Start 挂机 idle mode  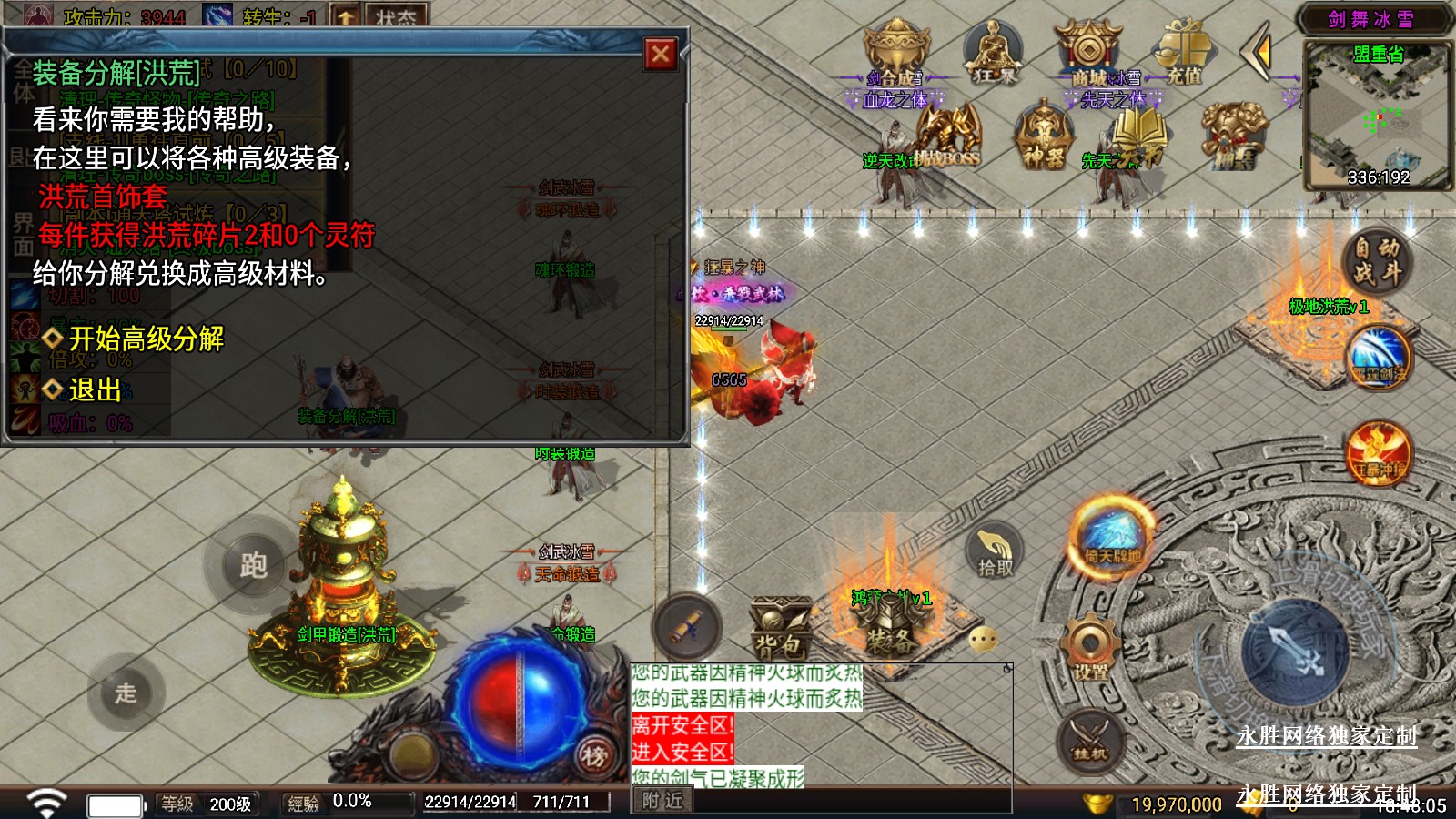pos(1090,739)
